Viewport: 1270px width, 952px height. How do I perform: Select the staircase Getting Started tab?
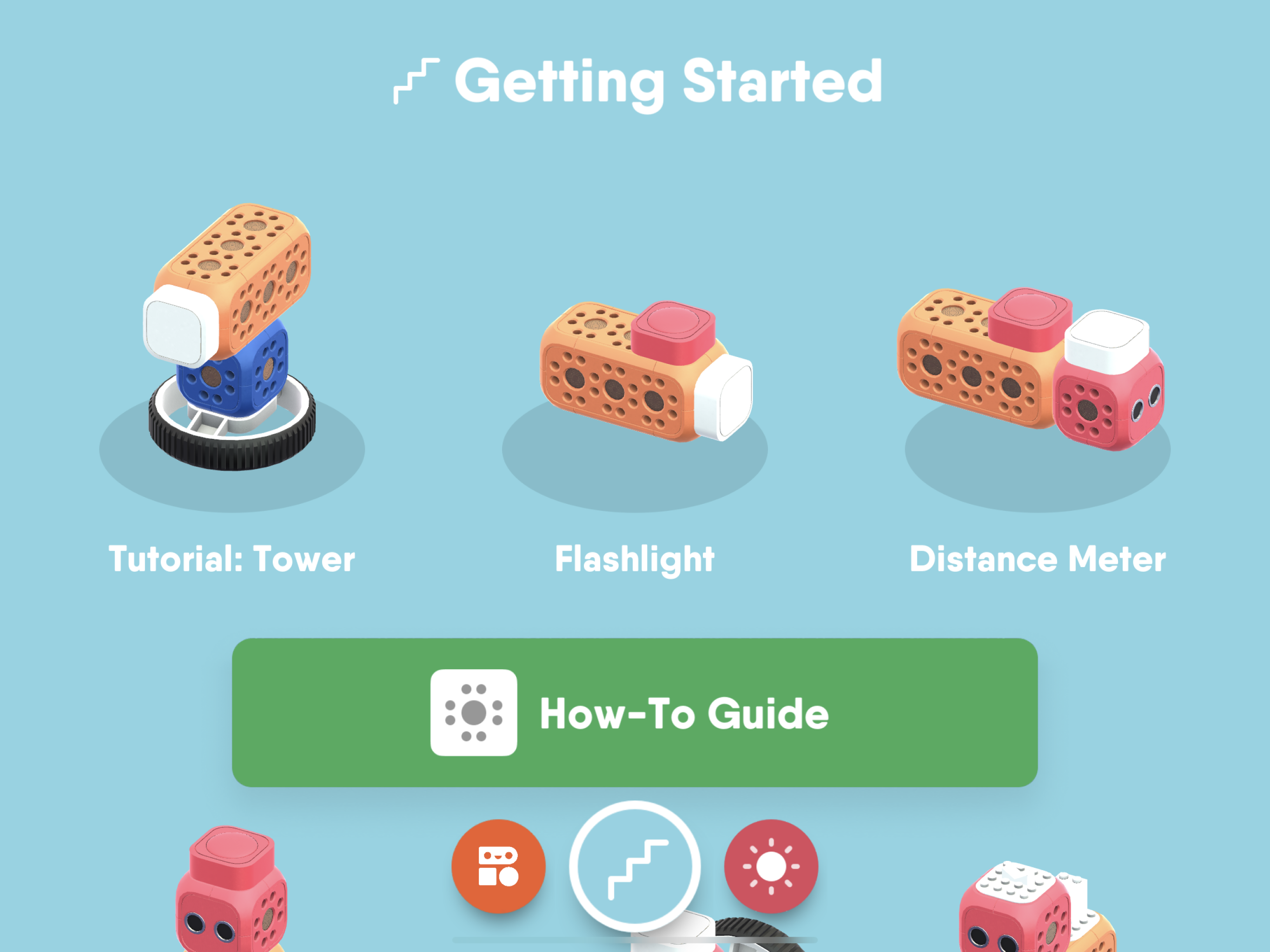pyautogui.click(x=635, y=866)
